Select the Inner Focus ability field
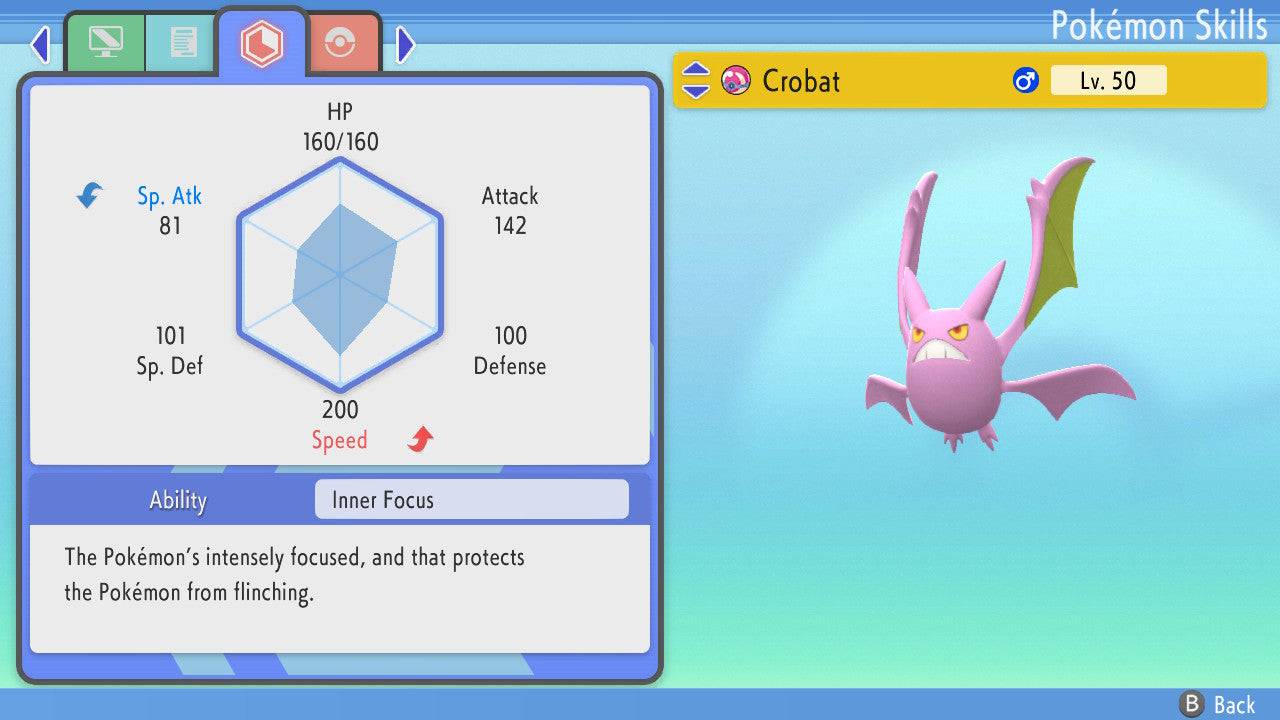 471,500
